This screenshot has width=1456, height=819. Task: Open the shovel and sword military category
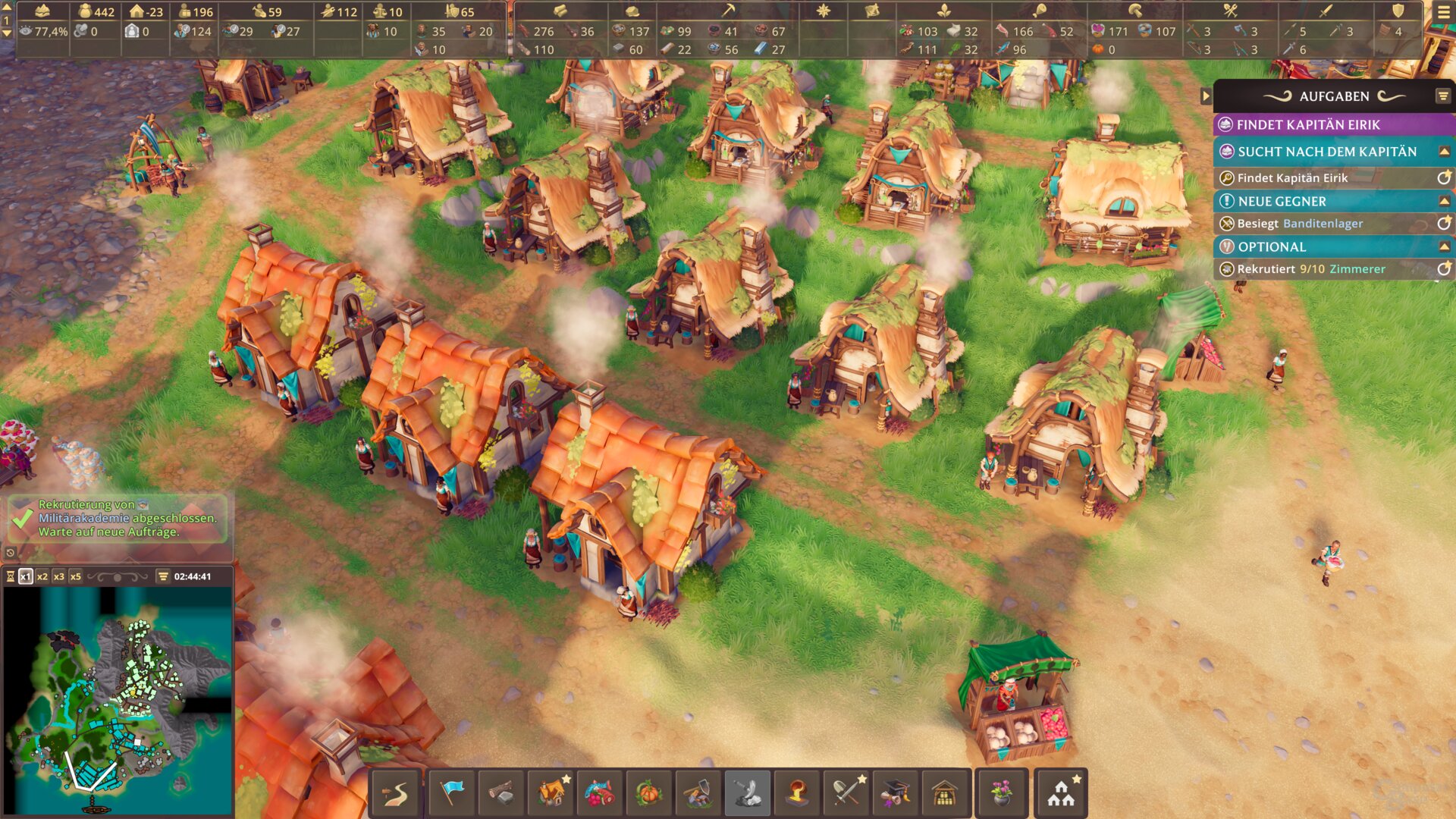pos(846,793)
